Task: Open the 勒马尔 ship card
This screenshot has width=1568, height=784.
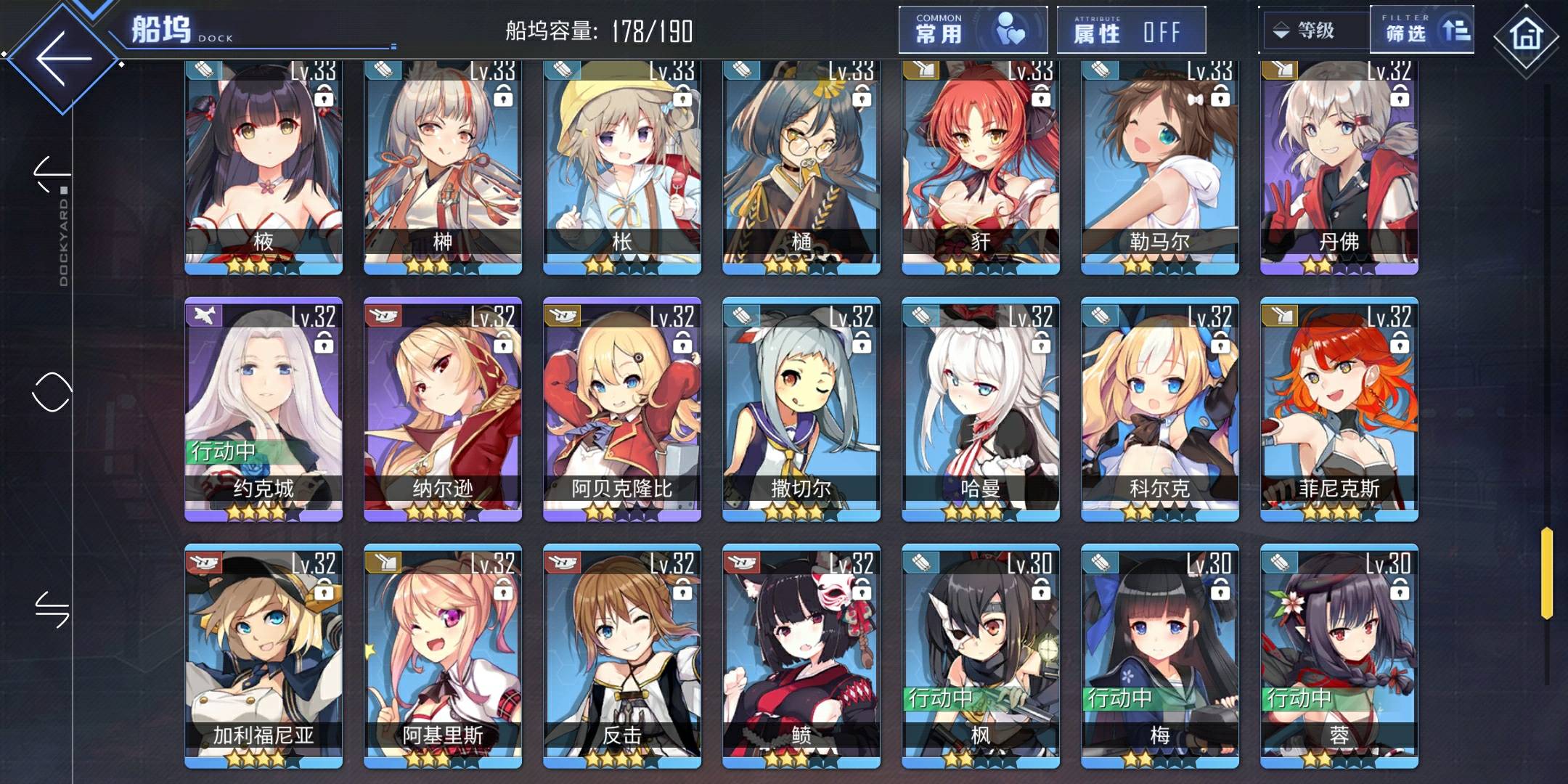Action: tap(1160, 167)
